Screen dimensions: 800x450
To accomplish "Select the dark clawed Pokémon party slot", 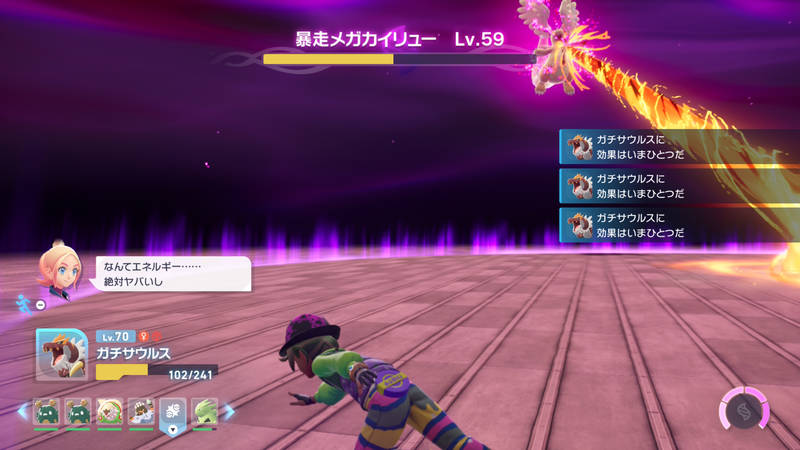I will (140, 411).
